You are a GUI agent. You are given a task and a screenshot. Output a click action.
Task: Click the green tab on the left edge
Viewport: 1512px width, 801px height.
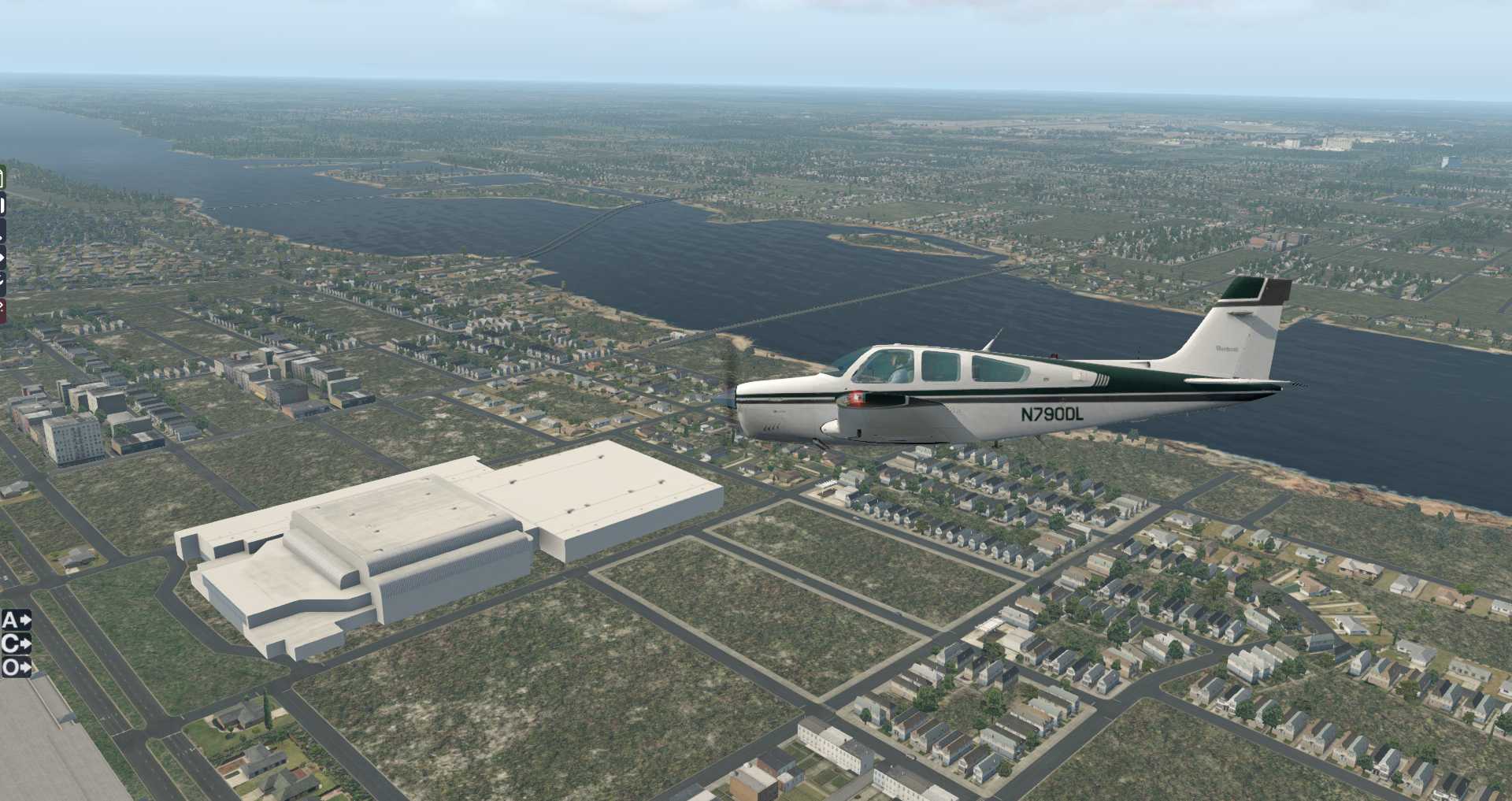[x=2, y=178]
